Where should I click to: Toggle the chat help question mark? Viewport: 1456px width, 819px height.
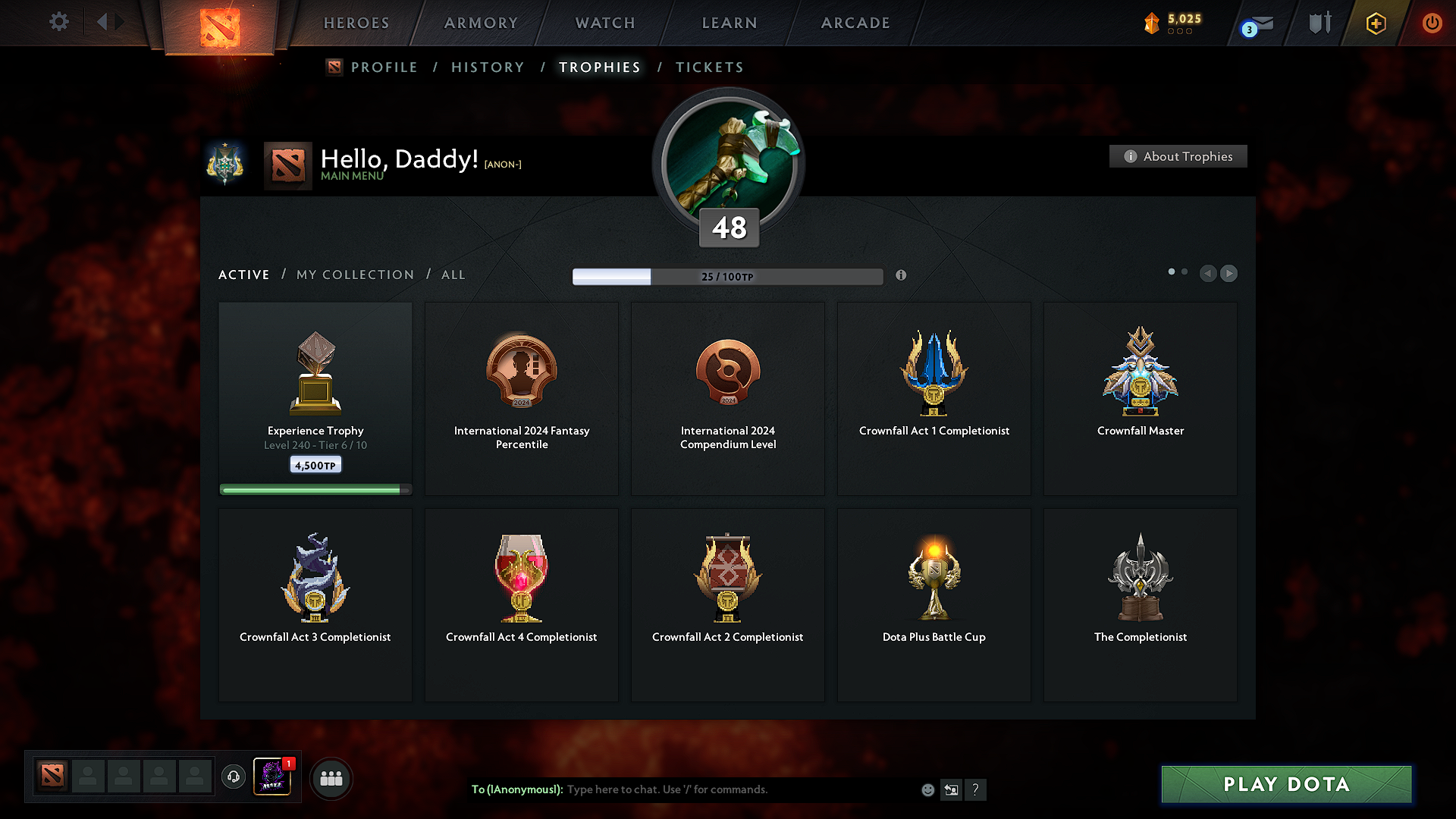click(976, 789)
